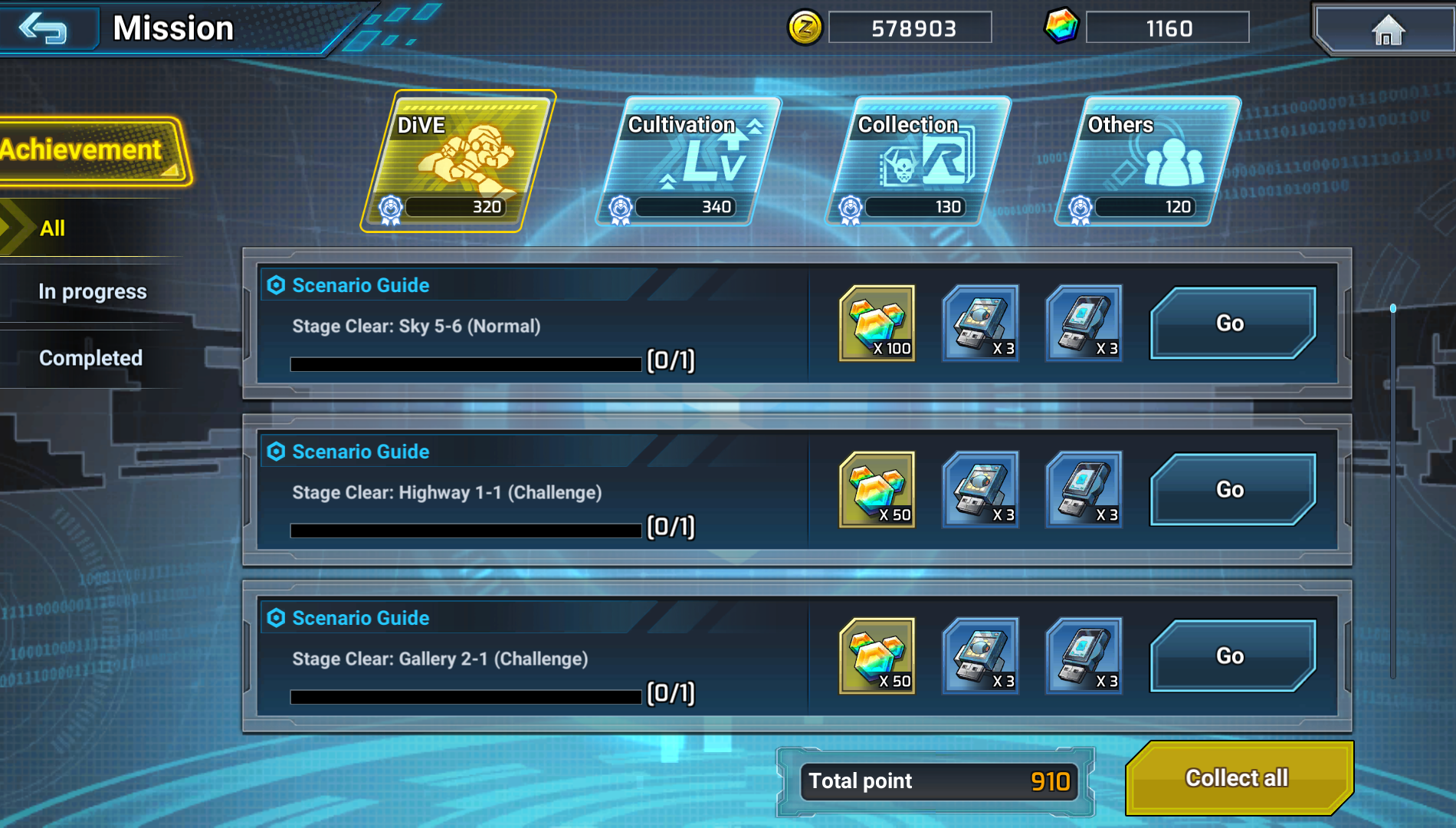The image size is (1456, 828).
Task: Tap the rainbow gem currency icon
Action: pyautogui.click(x=1061, y=28)
